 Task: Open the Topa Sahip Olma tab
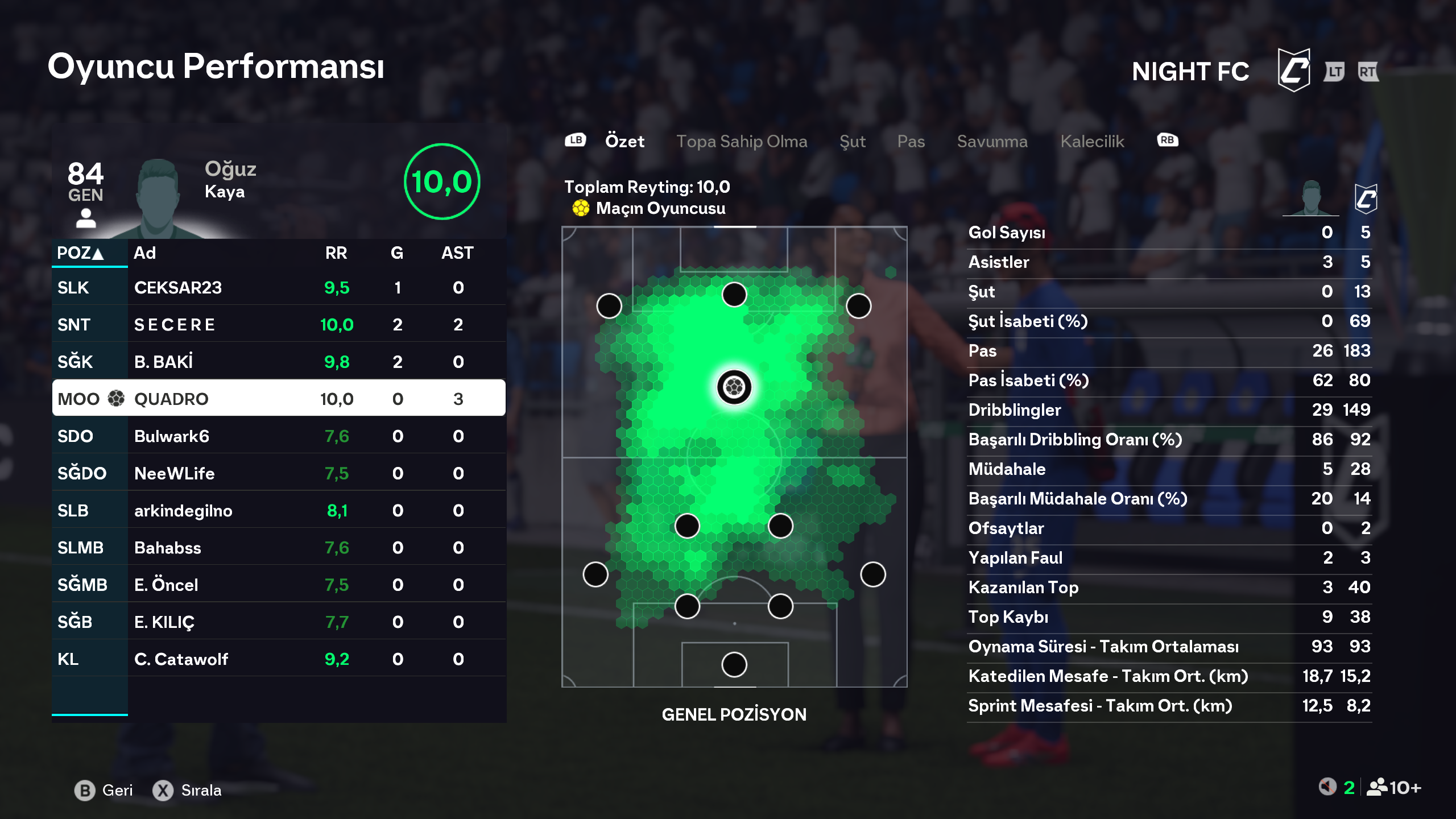point(741,141)
